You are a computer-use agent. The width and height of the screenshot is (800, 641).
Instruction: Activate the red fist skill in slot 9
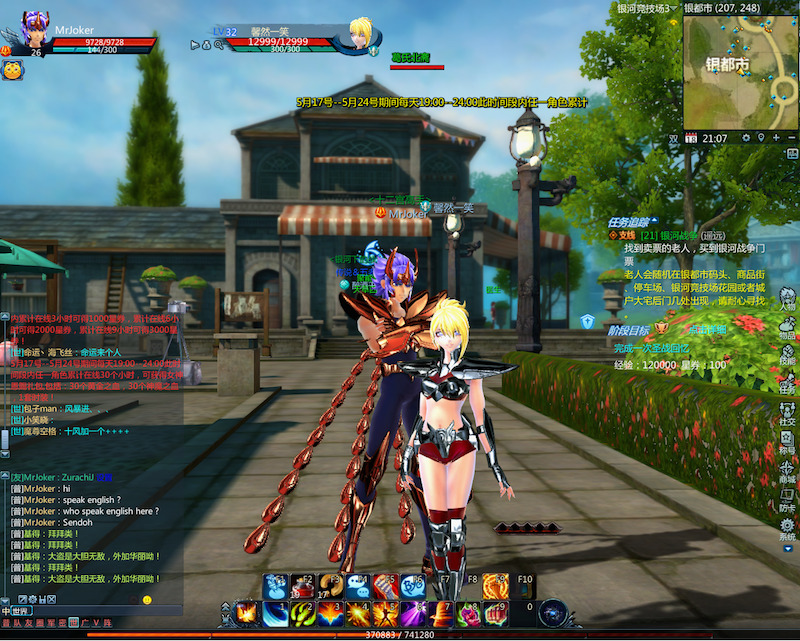click(496, 613)
